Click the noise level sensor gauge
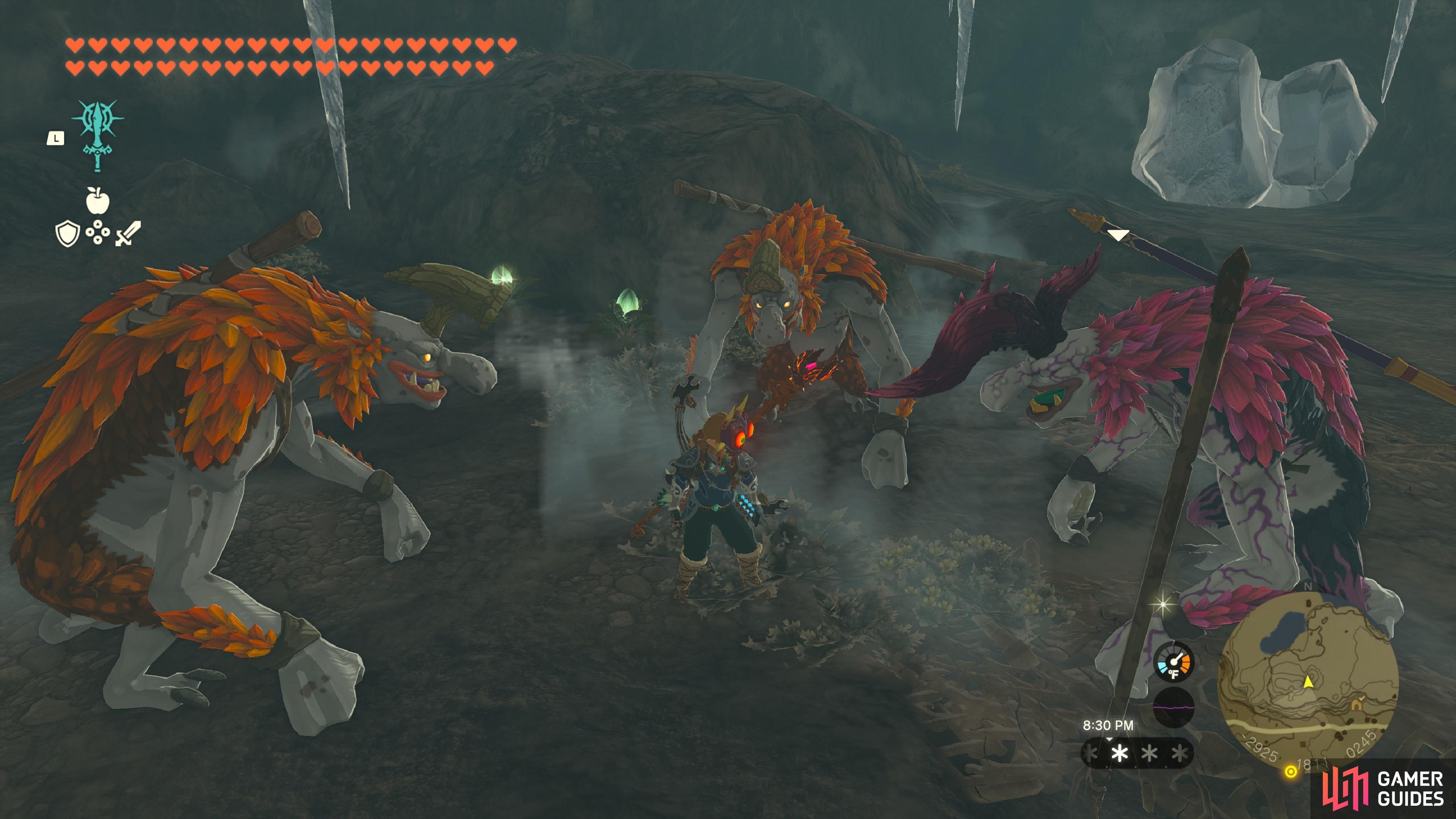Image resolution: width=1456 pixels, height=819 pixels. click(1174, 707)
